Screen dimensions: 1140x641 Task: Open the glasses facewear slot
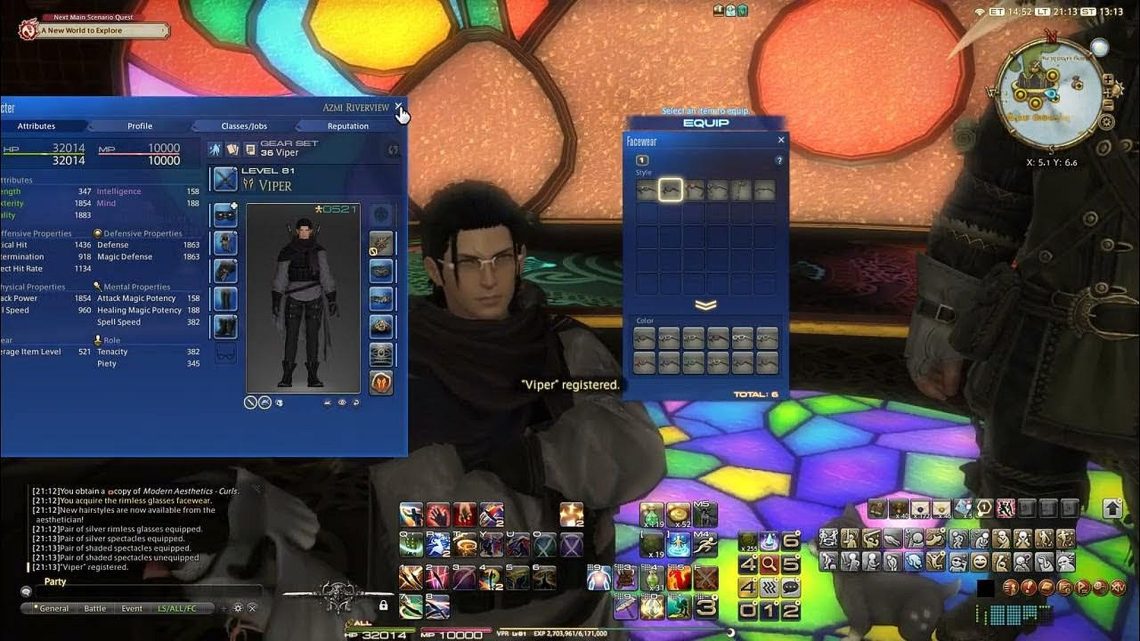pos(225,354)
